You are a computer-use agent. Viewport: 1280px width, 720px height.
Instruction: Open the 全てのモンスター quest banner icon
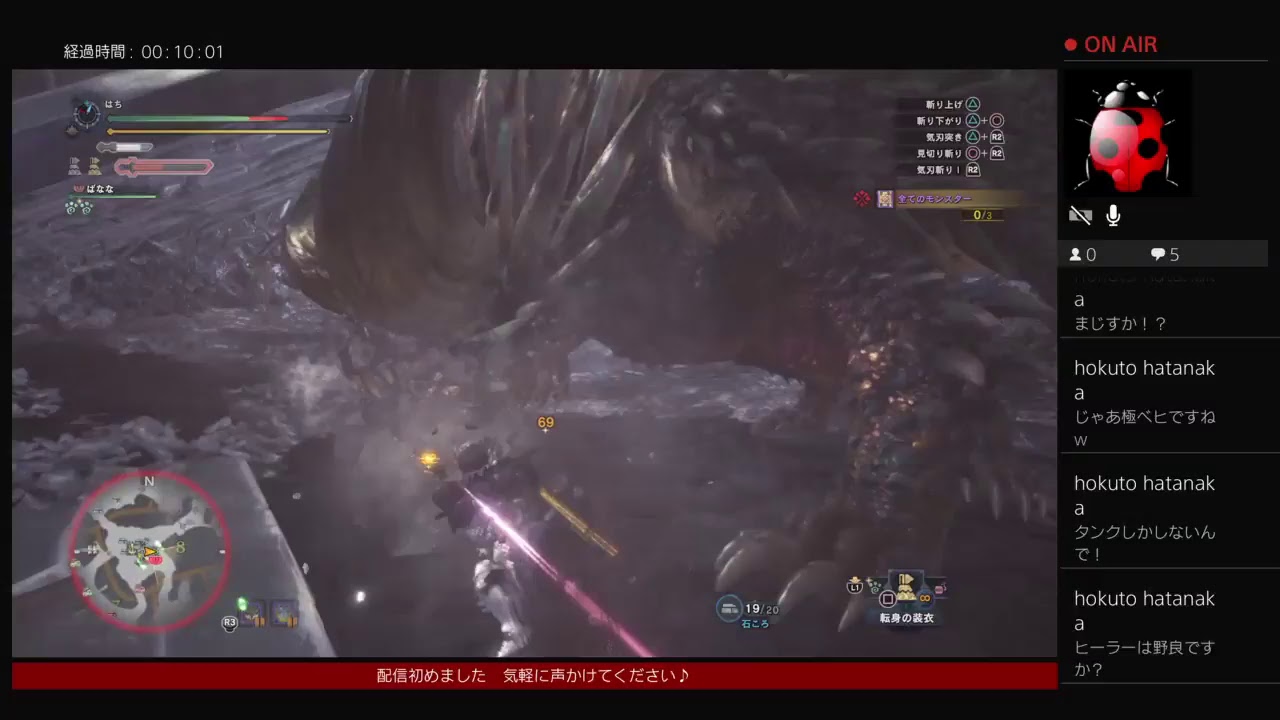(884, 200)
